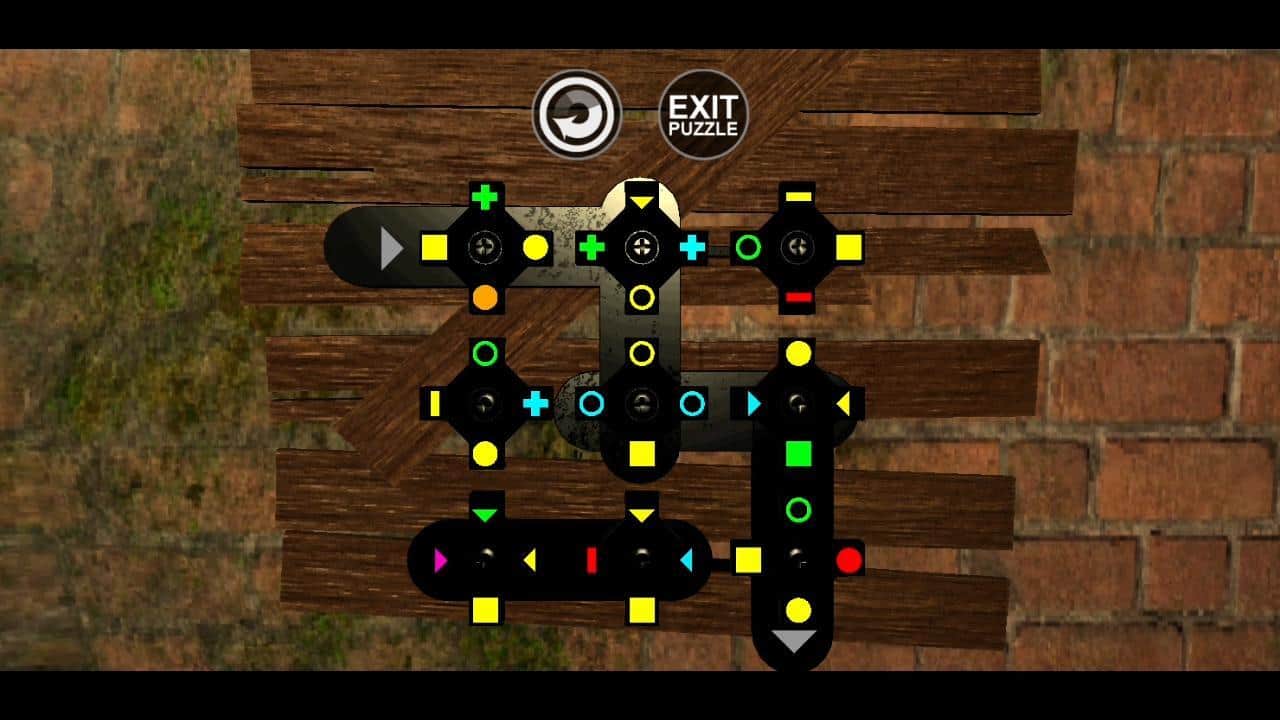Image resolution: width=1280 pixels, height=720 pixels.
Task: Turn the dial beneath the yellow triangle at top
Action: pos(643,248)
